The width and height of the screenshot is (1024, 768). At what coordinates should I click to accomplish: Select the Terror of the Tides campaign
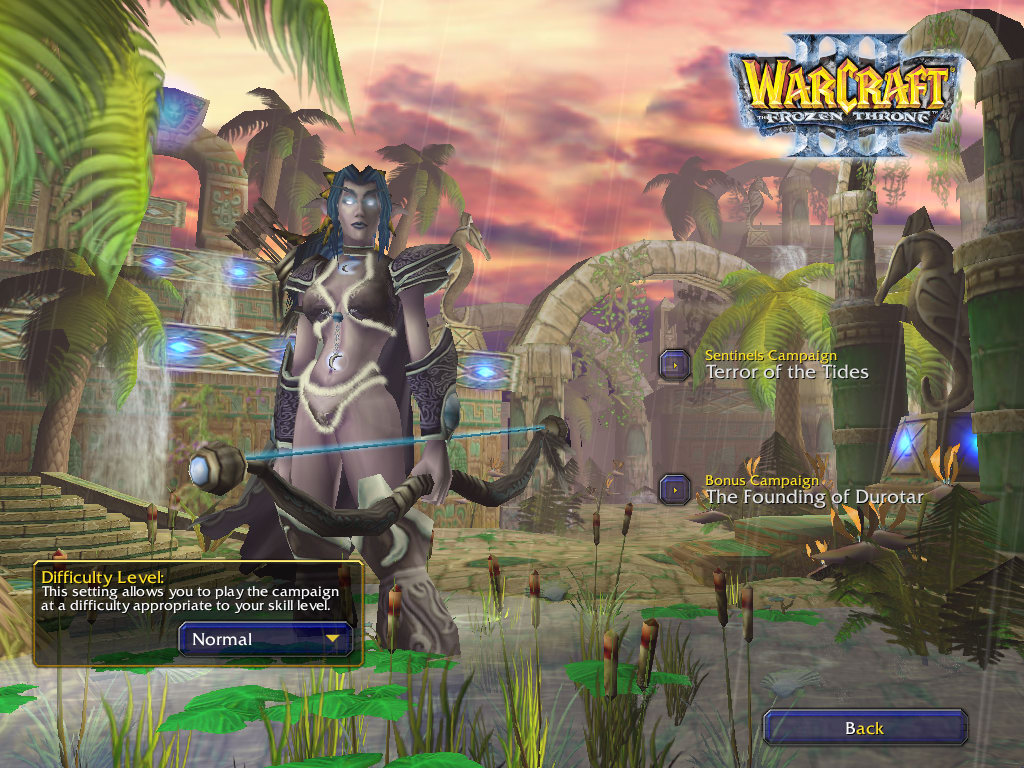tap(676, 365)
